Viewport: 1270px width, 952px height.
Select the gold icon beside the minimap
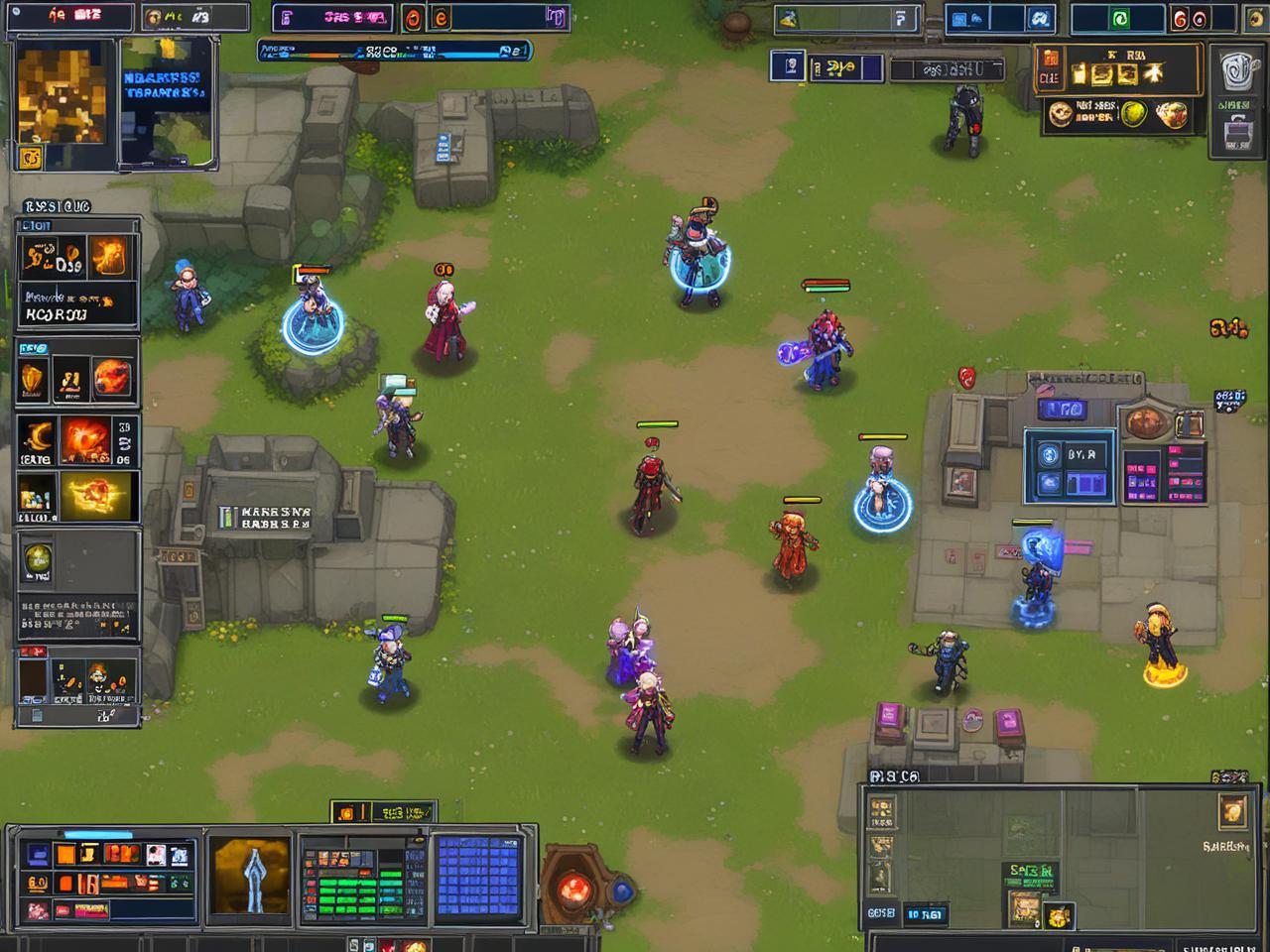[x=1232, y=811]
